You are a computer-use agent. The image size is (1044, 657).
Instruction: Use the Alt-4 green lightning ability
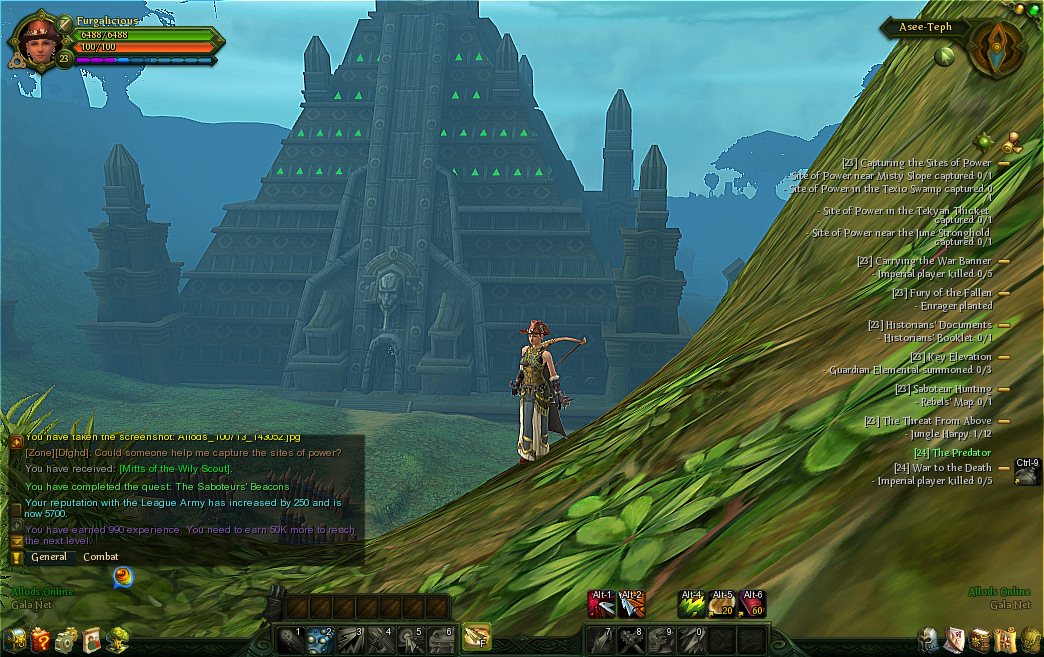click(x=692, y=604)
